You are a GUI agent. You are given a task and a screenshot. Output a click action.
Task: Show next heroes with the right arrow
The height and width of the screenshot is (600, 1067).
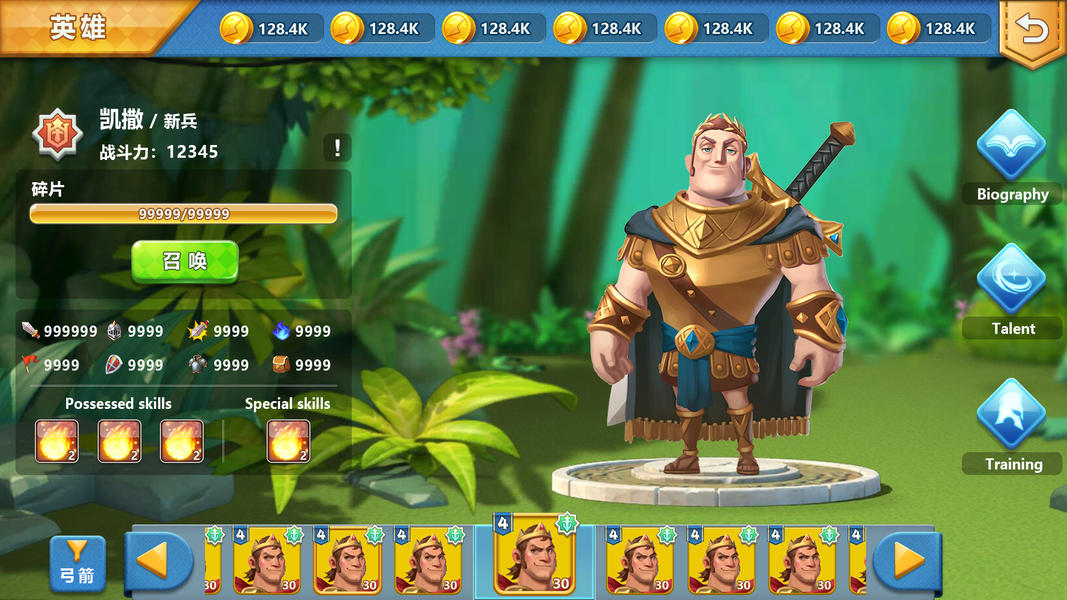907,561
